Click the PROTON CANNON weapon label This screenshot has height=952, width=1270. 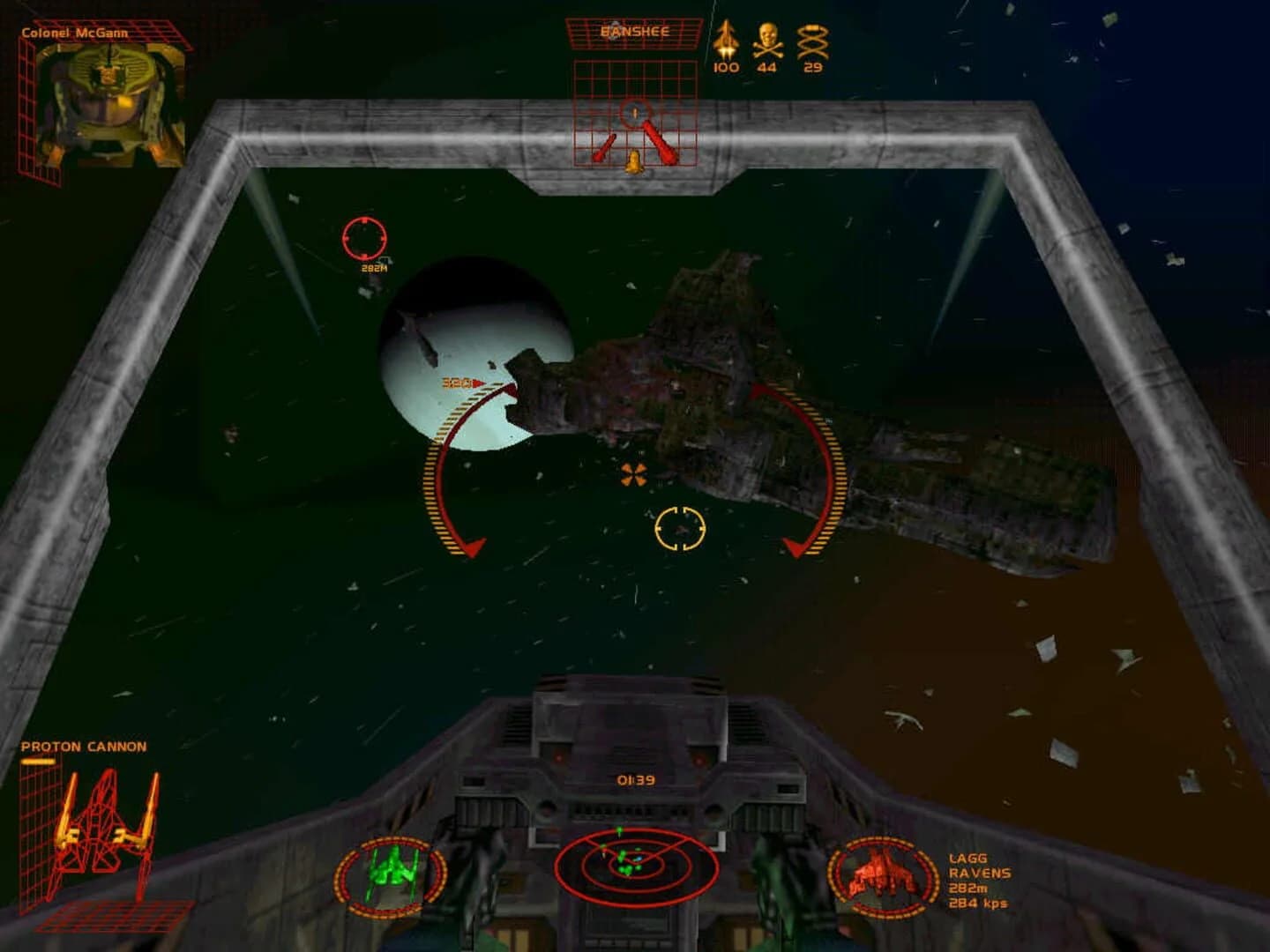pyautogui.click(x=83, y=745)
